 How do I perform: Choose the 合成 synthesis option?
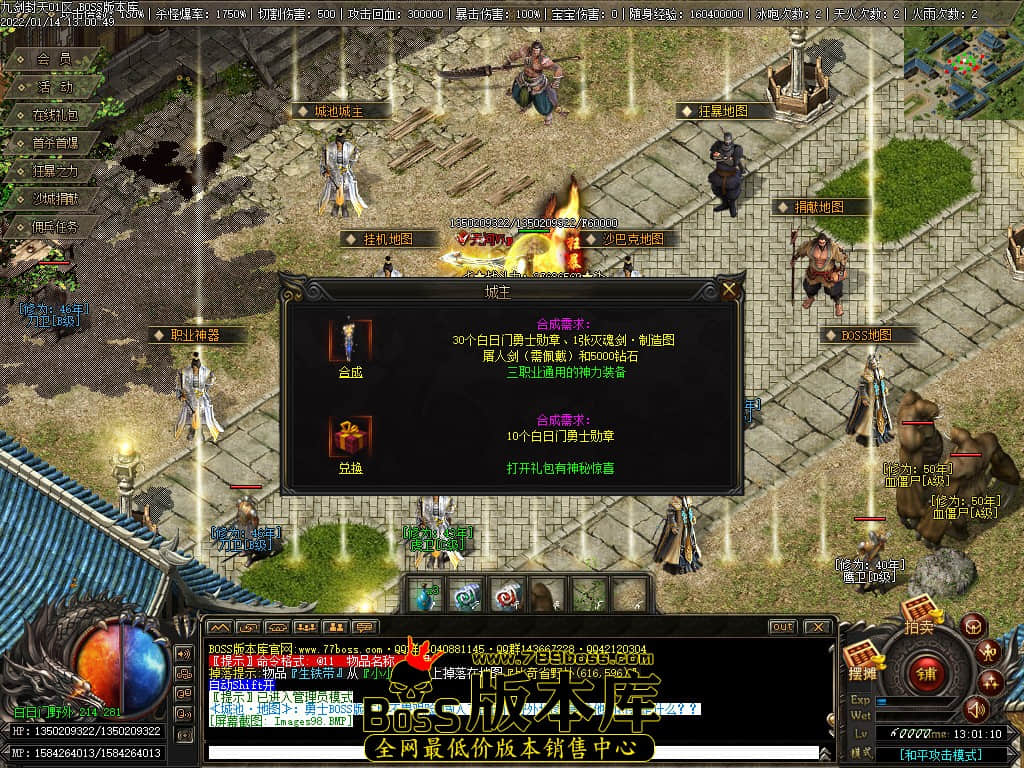(x=350, y=372)
